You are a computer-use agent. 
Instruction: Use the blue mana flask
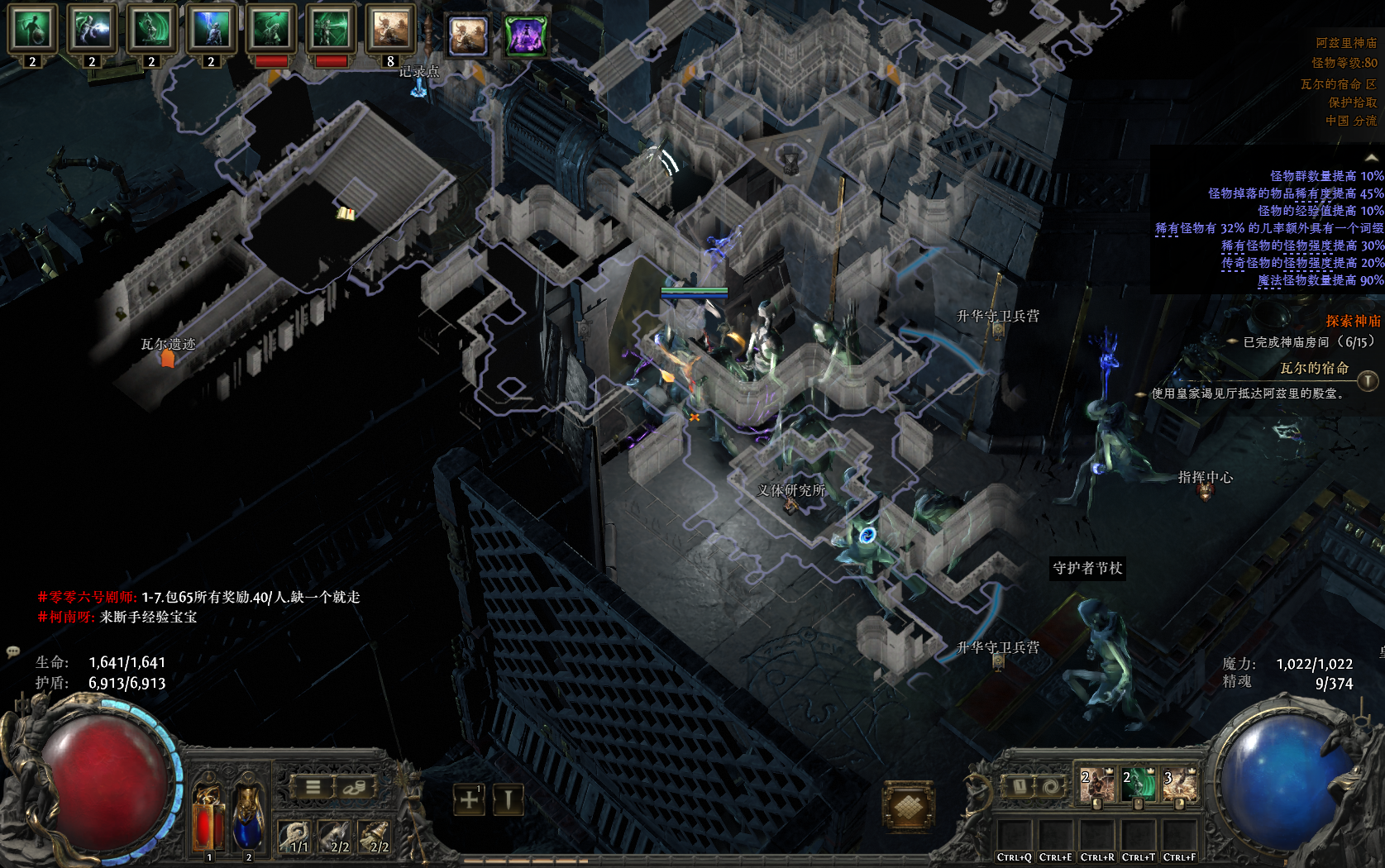247,818
